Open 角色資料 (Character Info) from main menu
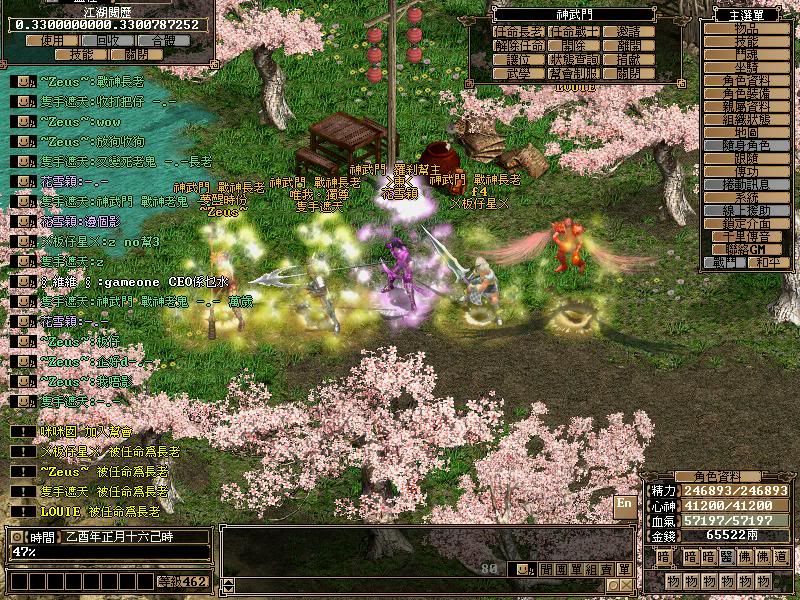Image resolution: width=800 pixels, height=600 pixels. (x=746, y=81)
